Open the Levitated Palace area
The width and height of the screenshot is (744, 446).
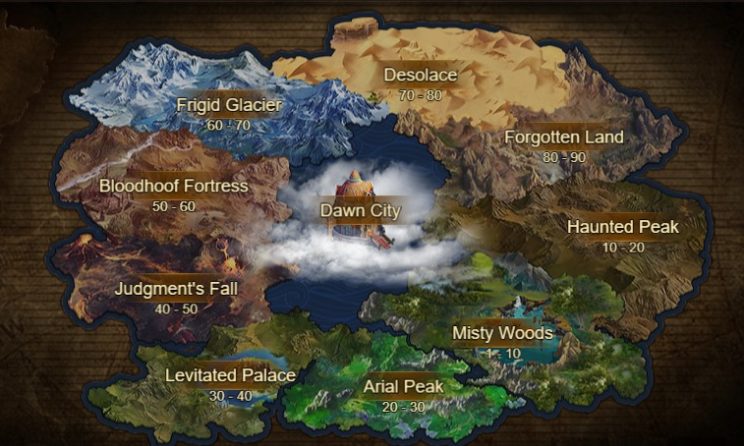pos(230,376)
